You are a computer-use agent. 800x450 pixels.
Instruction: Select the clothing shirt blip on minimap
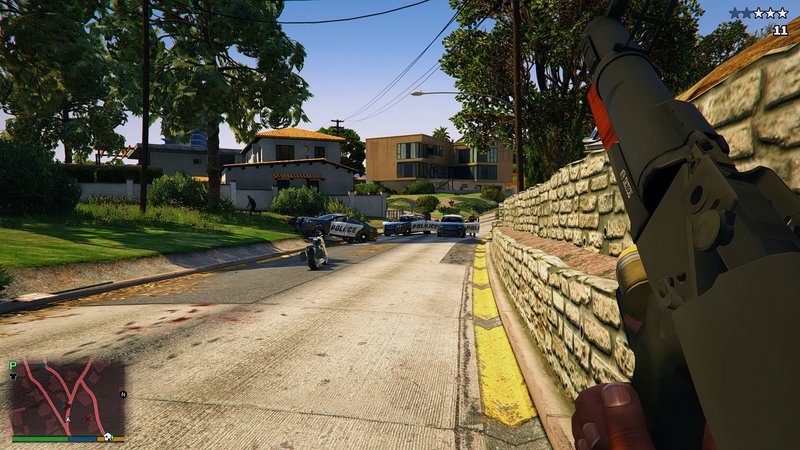[14, 377]
